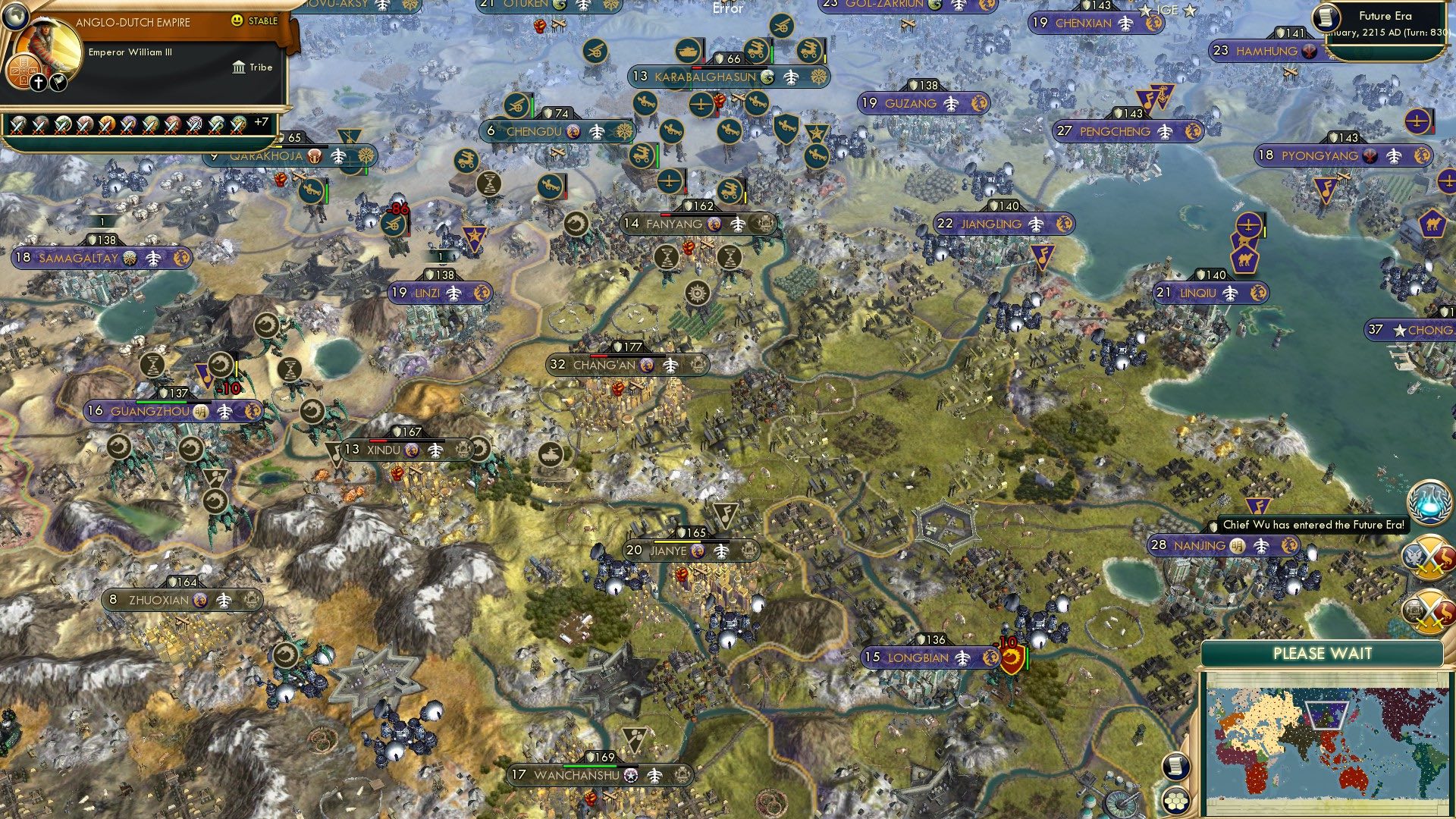The width and height of the screenshot is (1456, 819).
Task: Open the Civilopedia scroll icon near the minimap
Action: [x=1177, y=766]
